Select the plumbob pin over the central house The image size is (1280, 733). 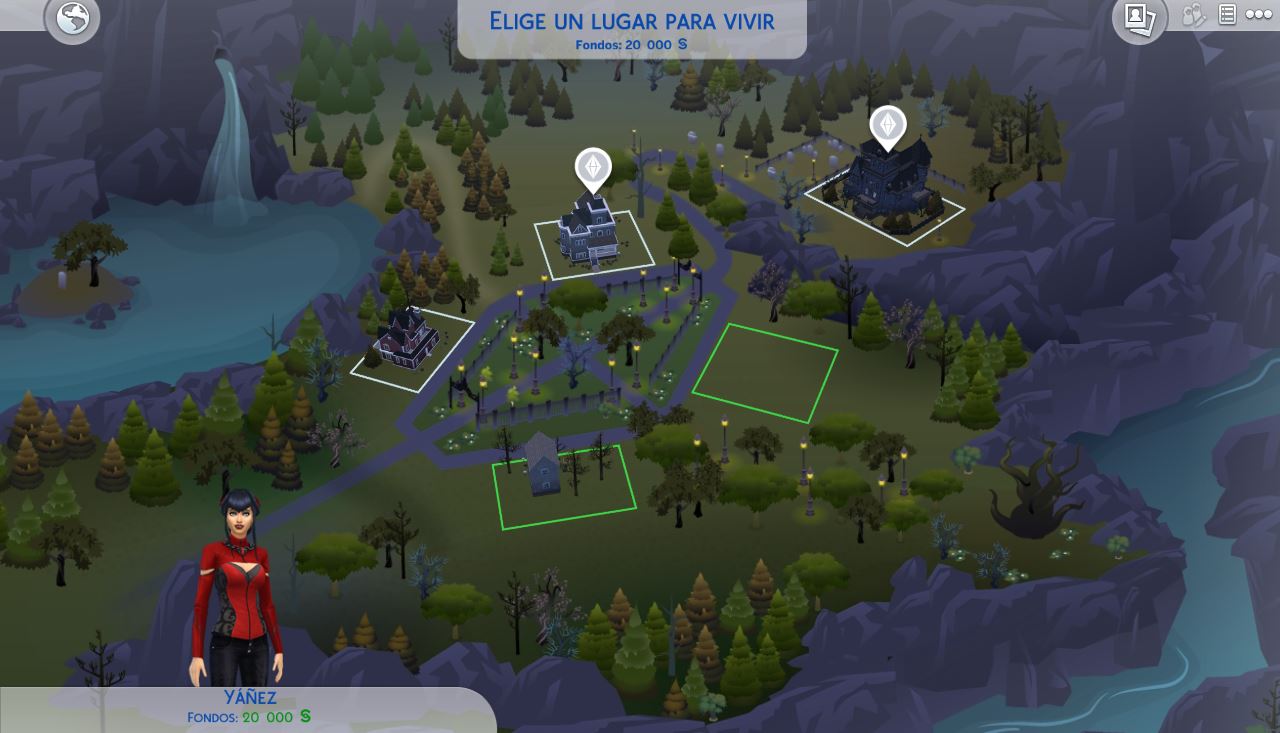click(593, 167)
